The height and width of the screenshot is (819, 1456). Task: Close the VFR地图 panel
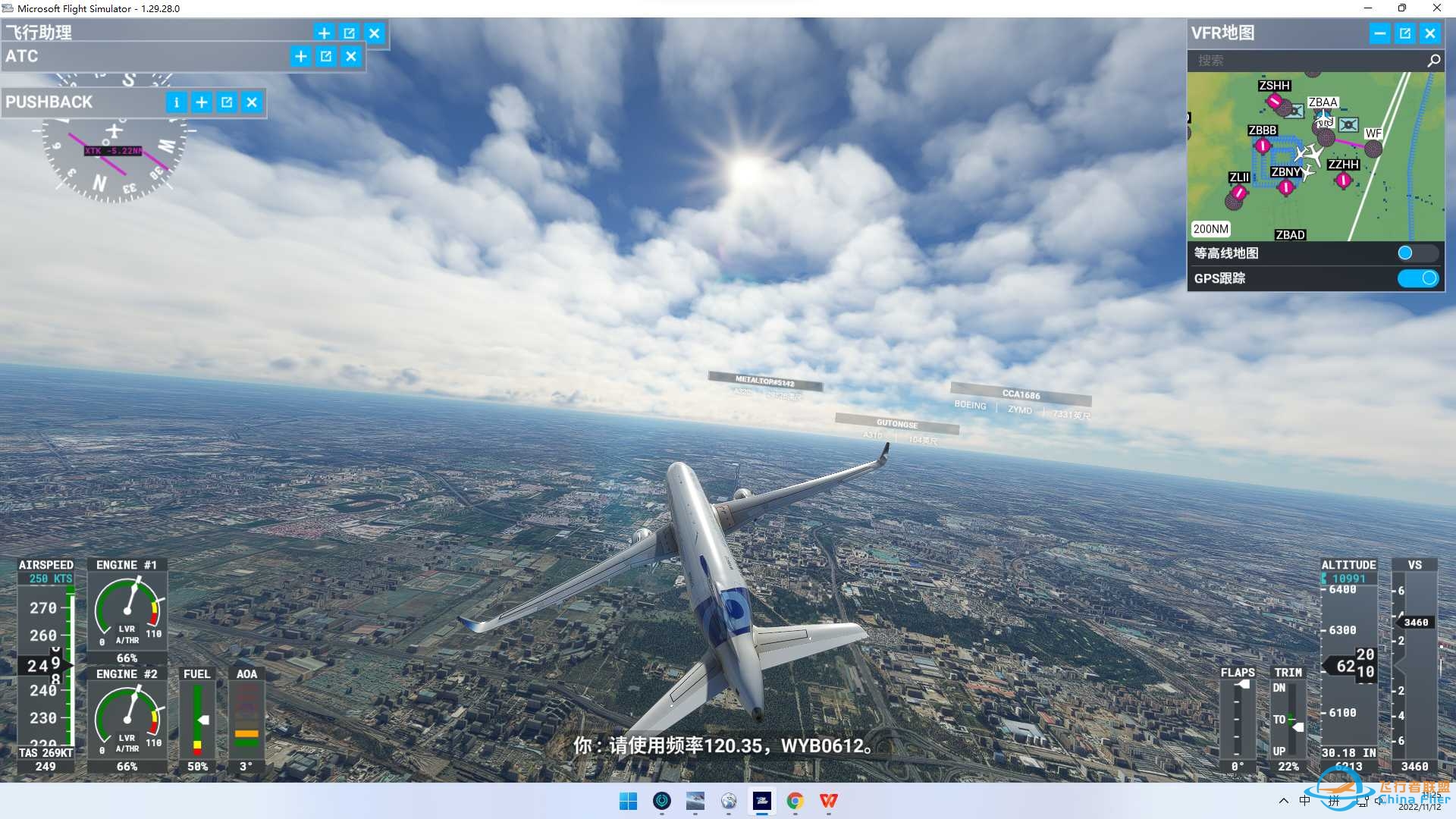1430,33
